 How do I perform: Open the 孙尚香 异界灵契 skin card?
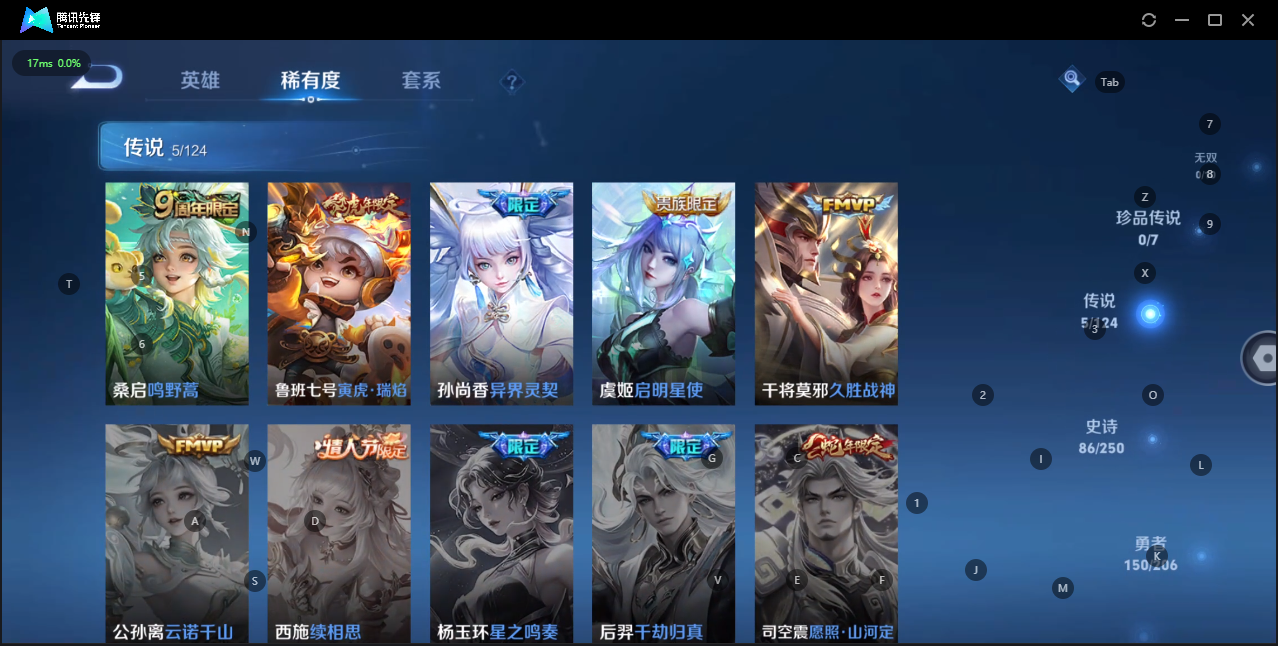(501, 293)
